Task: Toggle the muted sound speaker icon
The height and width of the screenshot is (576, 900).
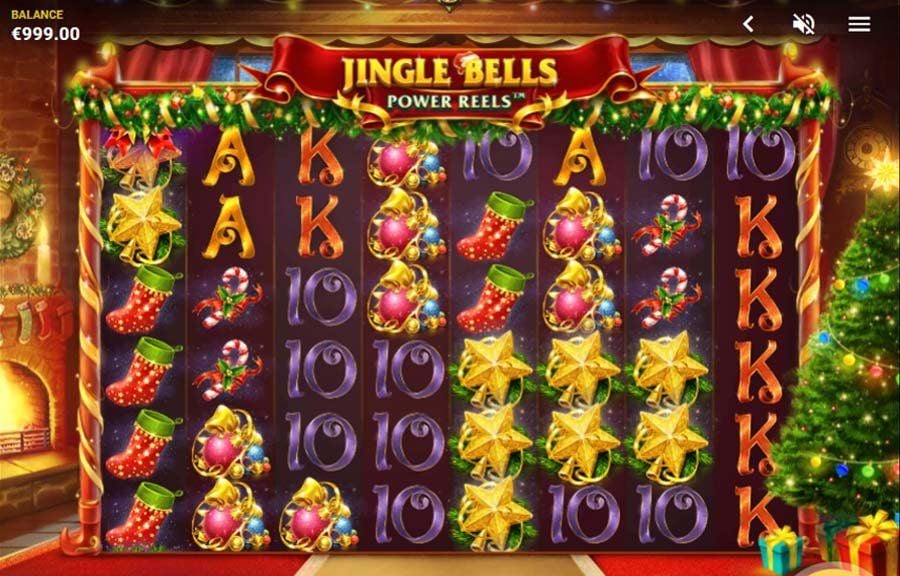Action: click(803, 24)
